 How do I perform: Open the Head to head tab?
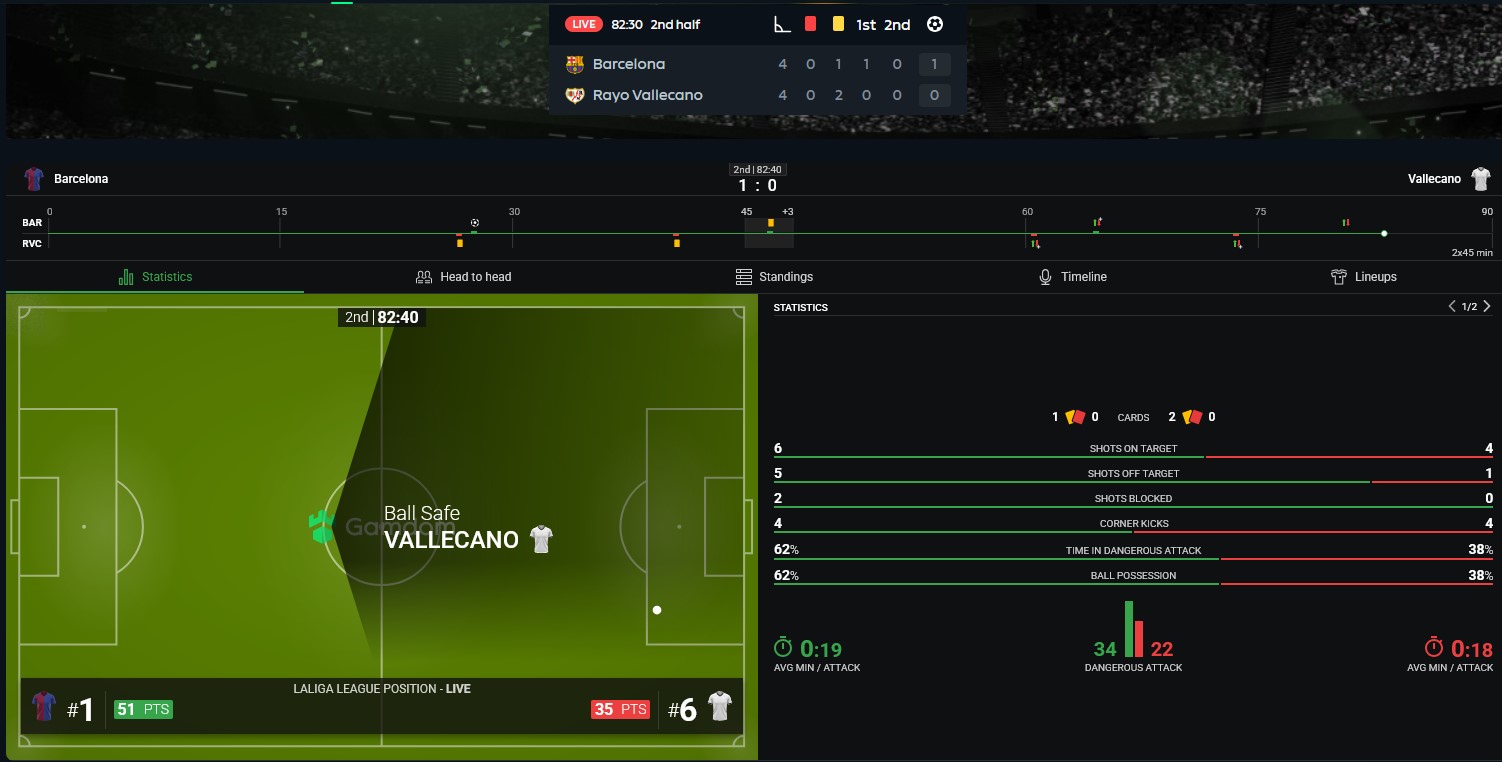(x=463, y=277)
